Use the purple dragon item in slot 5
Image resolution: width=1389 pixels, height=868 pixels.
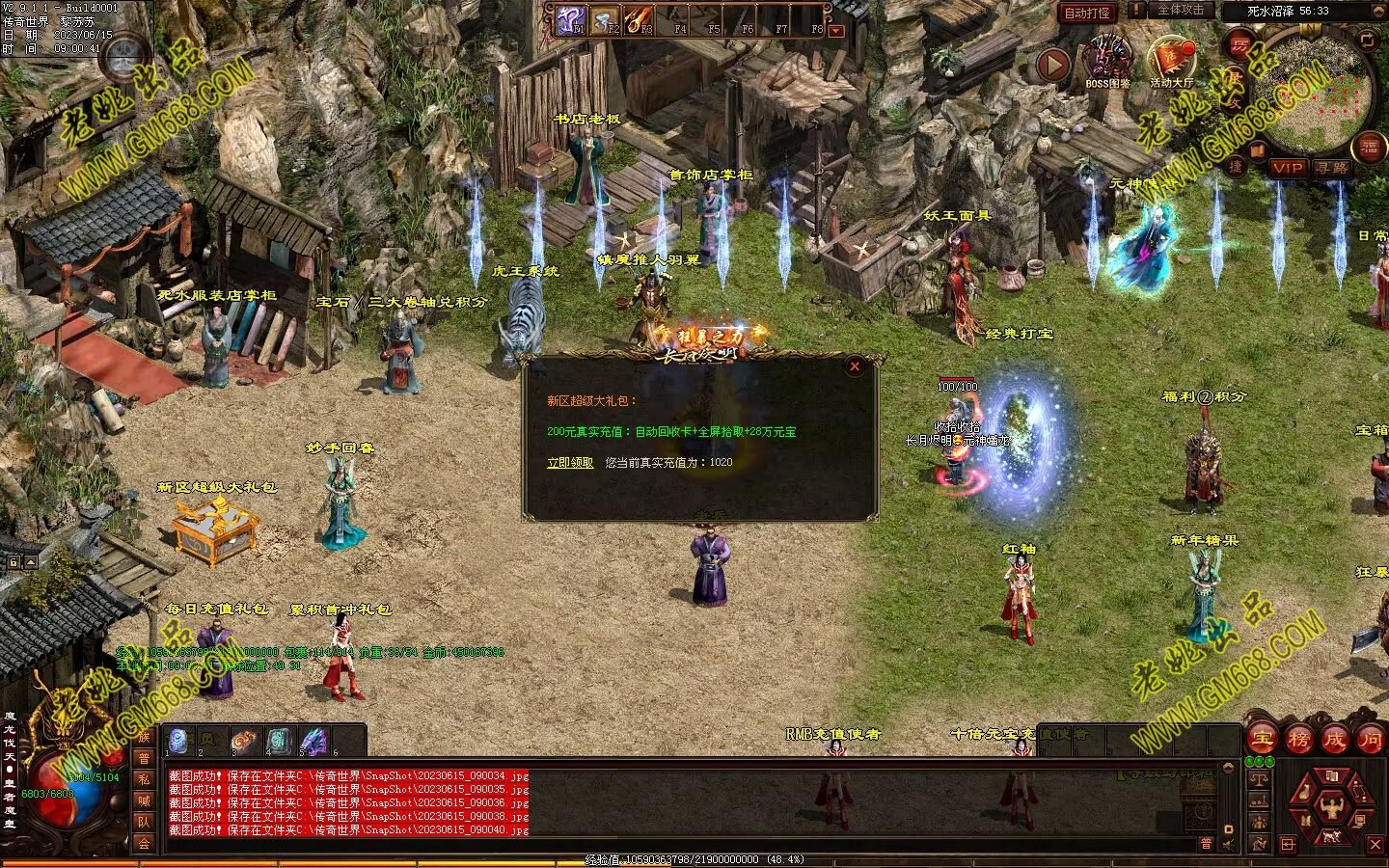point(313,742)
